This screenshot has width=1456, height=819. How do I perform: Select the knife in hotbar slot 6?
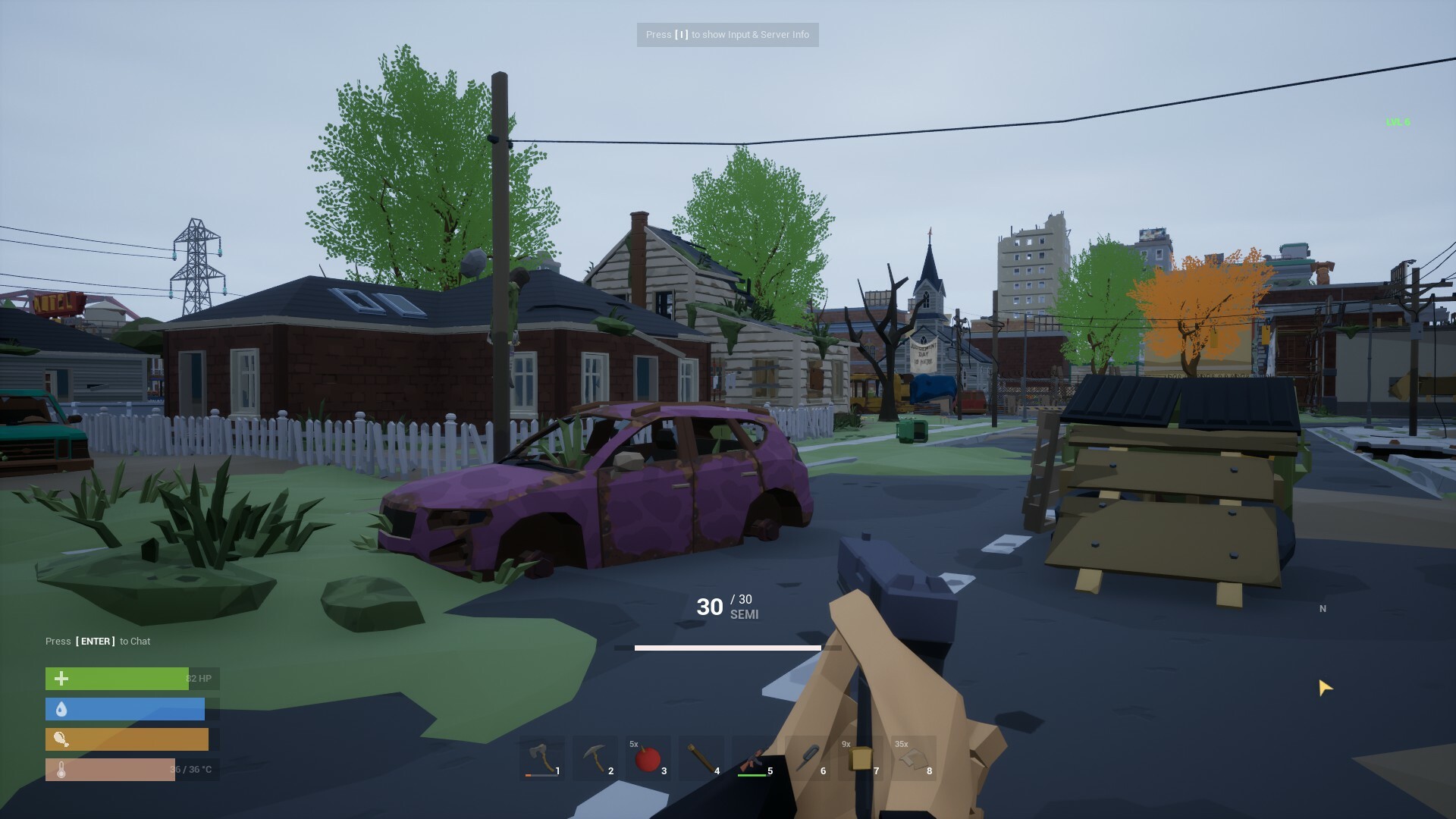(x=807, y=758)
